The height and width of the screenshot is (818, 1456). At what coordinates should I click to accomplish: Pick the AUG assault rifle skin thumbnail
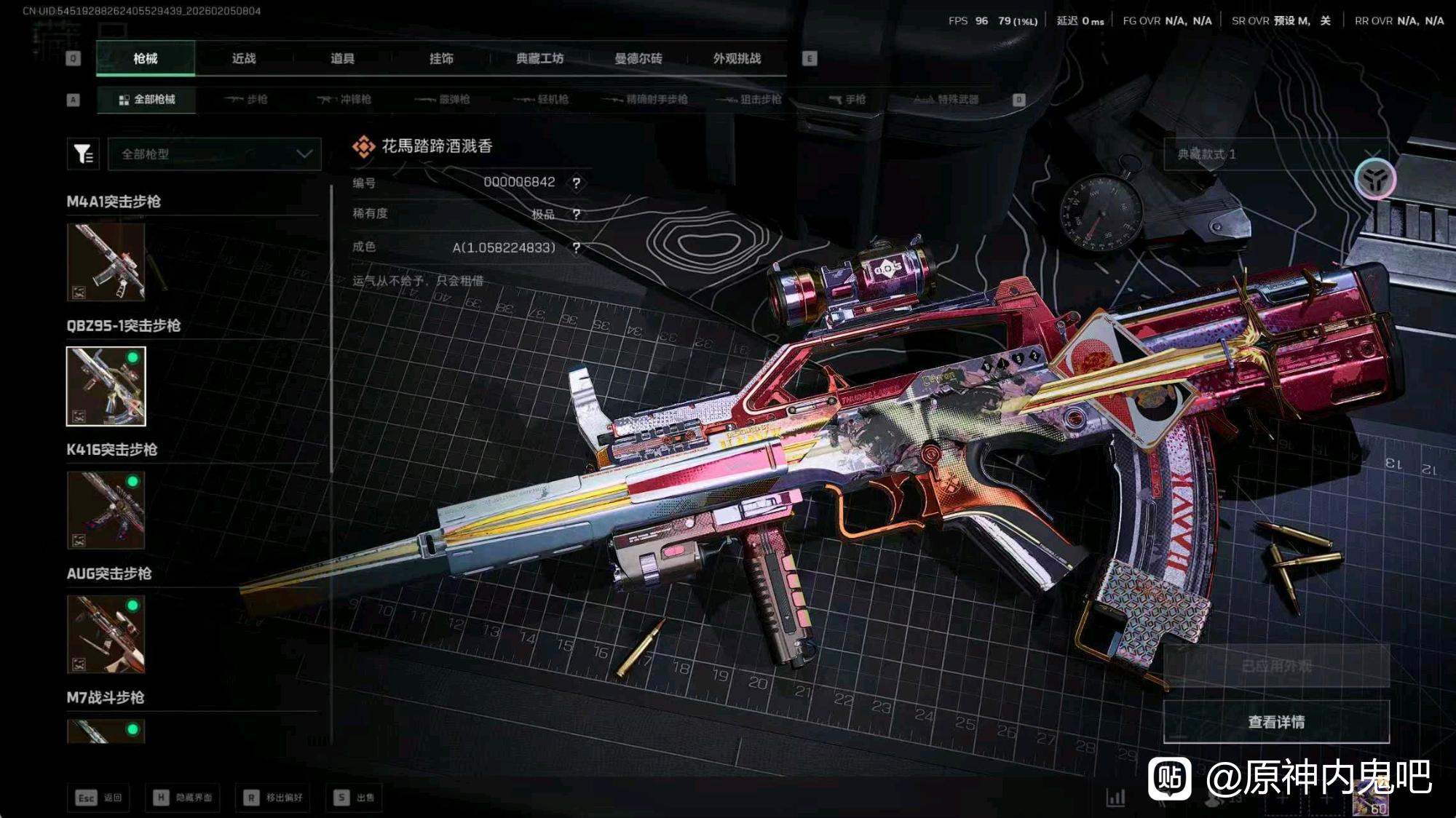[x=106, y=634]
